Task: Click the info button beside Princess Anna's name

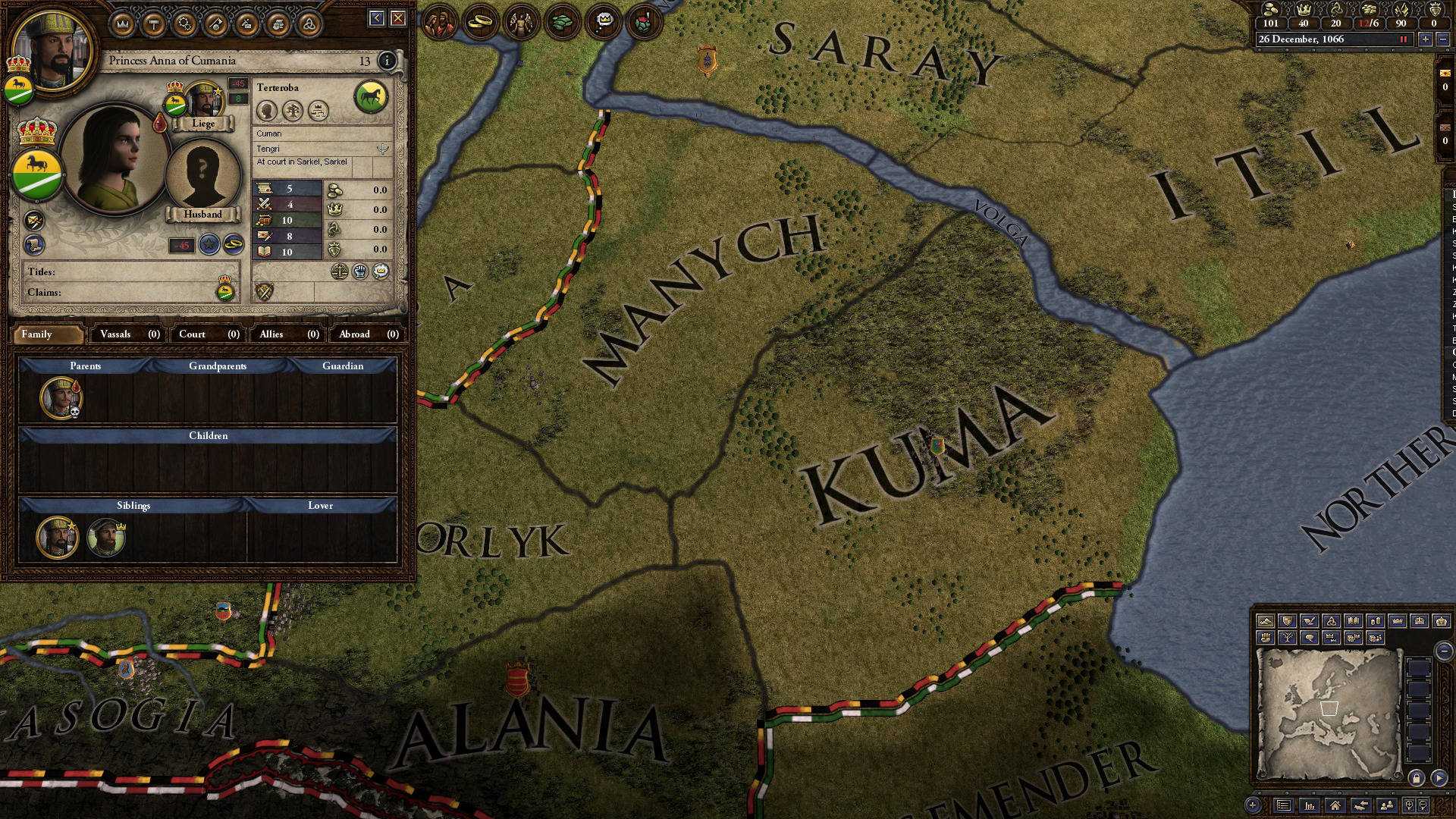Action: pyautogui.click(x=387, y=61)
